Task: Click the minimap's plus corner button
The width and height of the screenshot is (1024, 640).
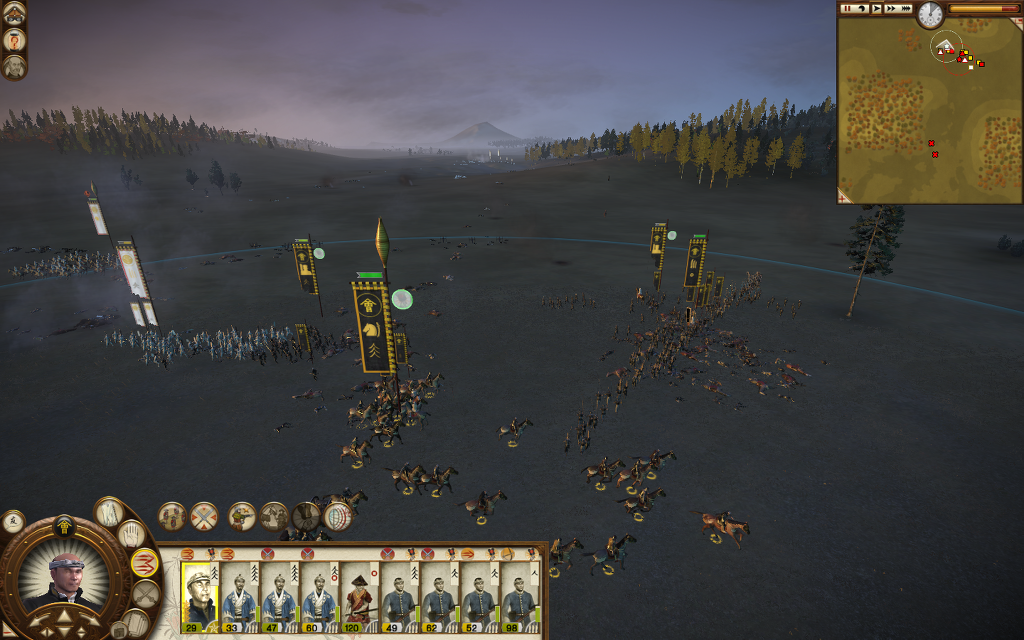Action: pyautogui.click(x=842, y=198)
